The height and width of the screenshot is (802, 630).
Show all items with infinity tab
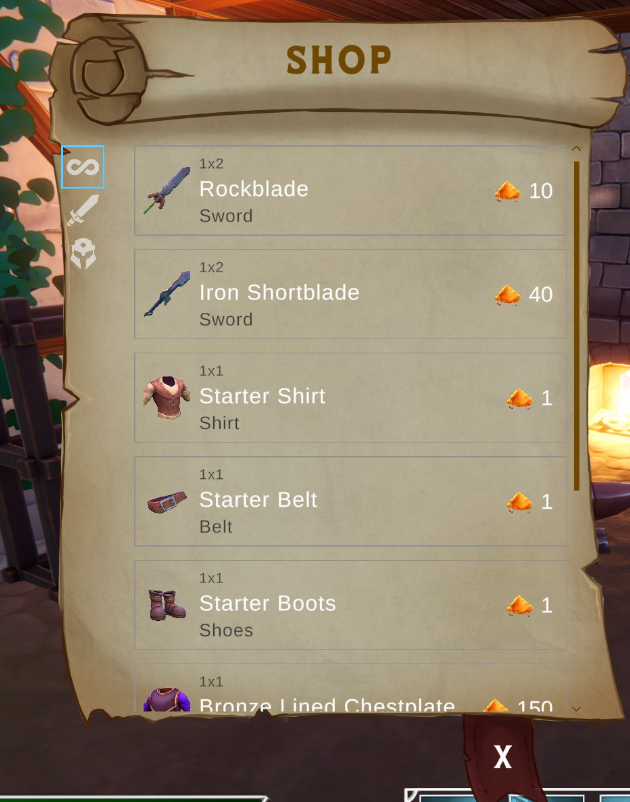click(83, 167)
